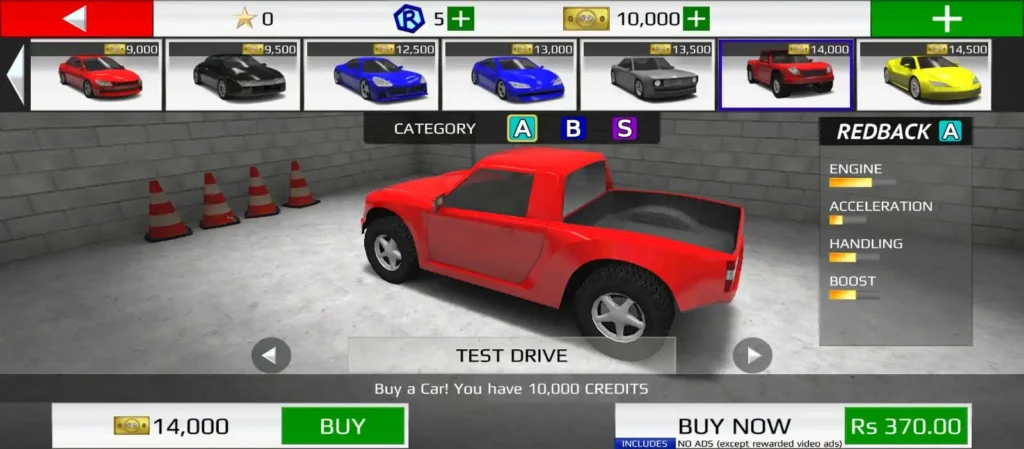The image size is (1024, 449).
Task: Choose the black 9,500 credit car
Action: tap(234, 75)
